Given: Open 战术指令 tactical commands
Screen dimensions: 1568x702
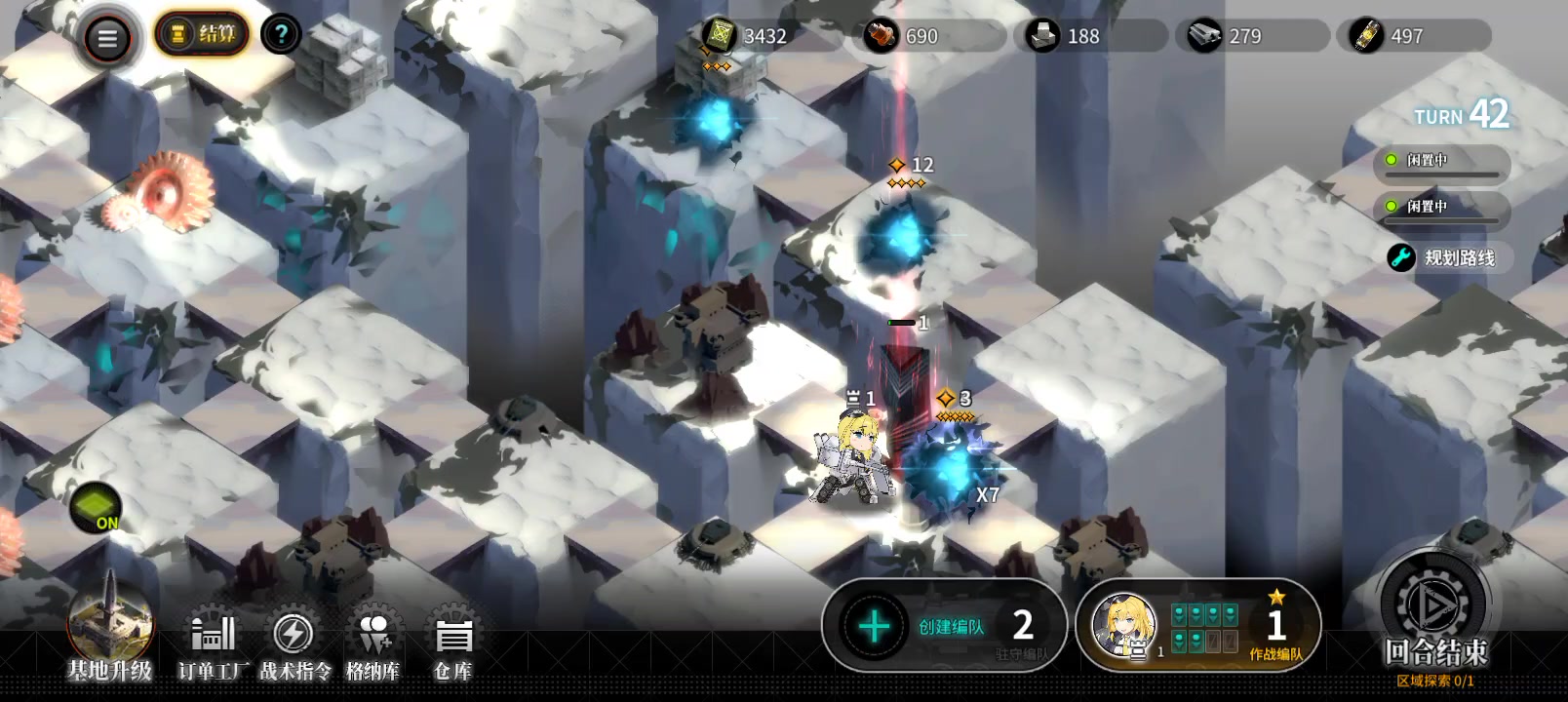Looking at the screenshot, I should tap(294, 645).
